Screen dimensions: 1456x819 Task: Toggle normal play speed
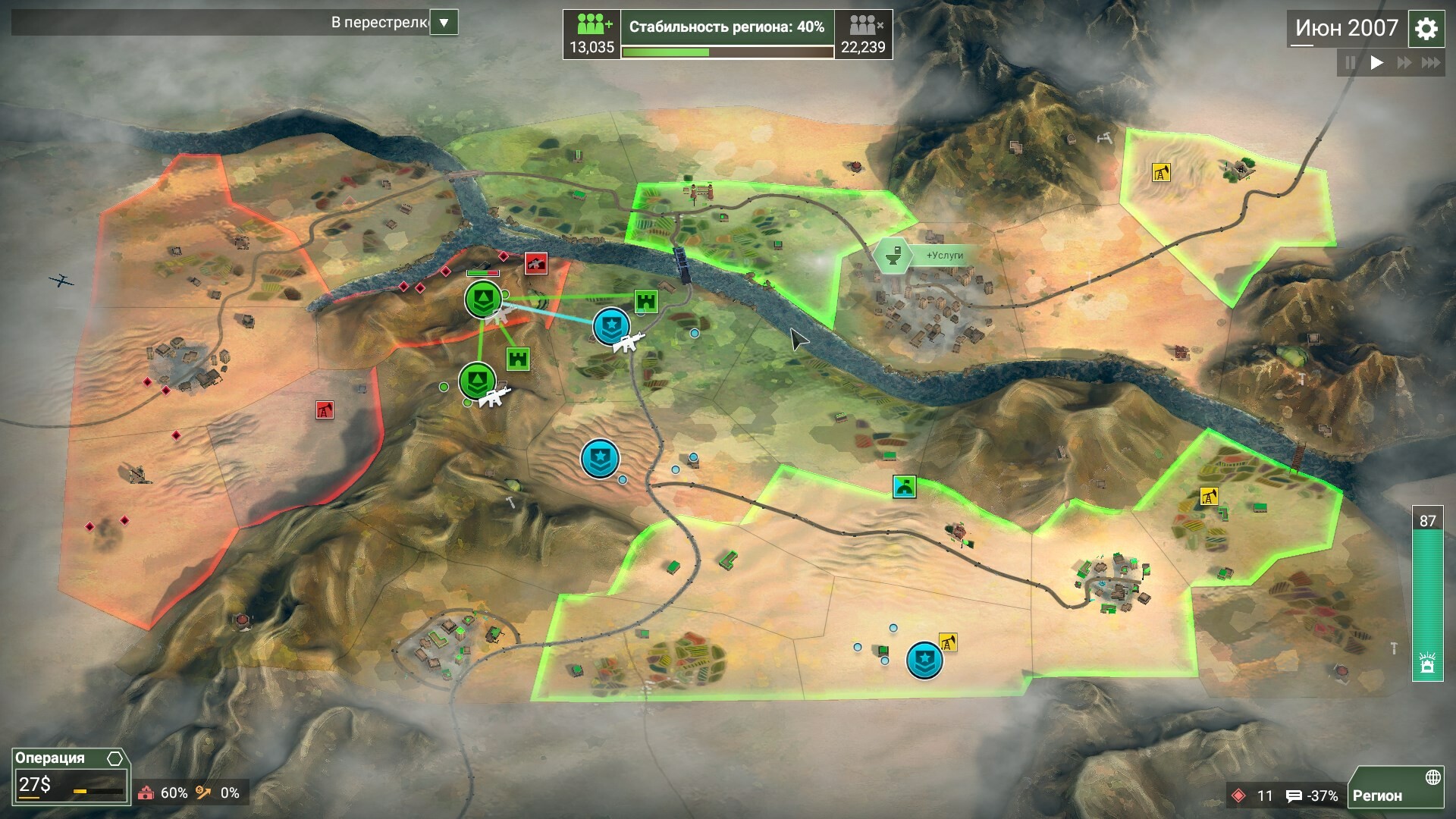pyautogui.click(x=1376, y=64)
